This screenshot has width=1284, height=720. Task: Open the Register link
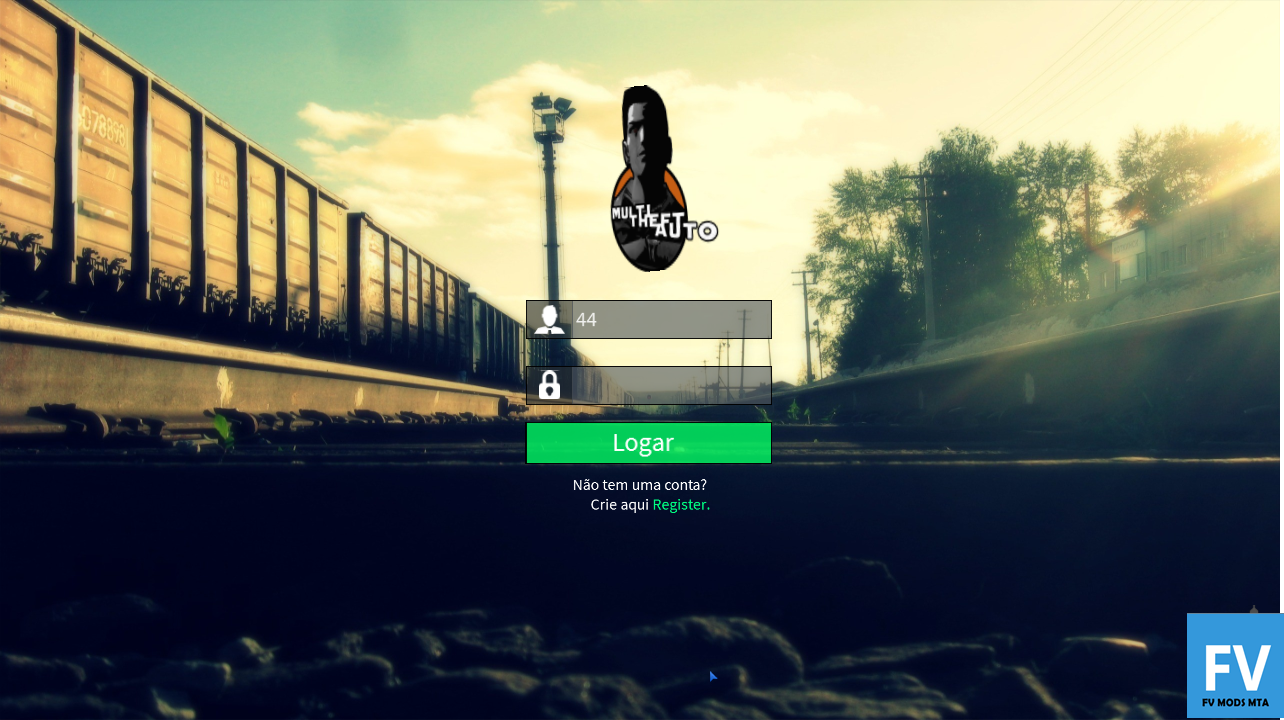pyautogui.click(x=680, y=504)
